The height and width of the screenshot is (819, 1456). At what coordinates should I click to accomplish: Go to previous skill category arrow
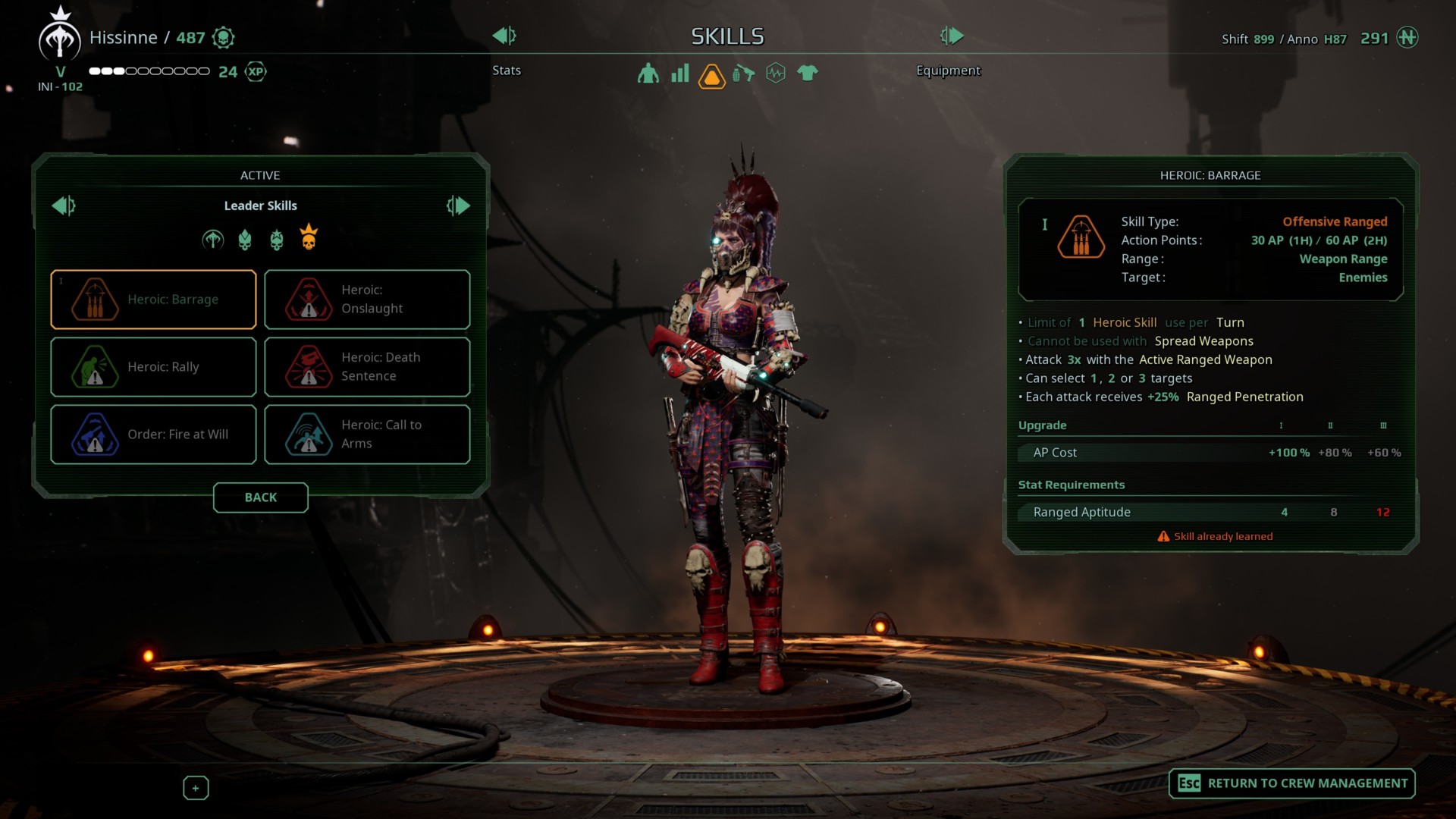coord(64,206)
